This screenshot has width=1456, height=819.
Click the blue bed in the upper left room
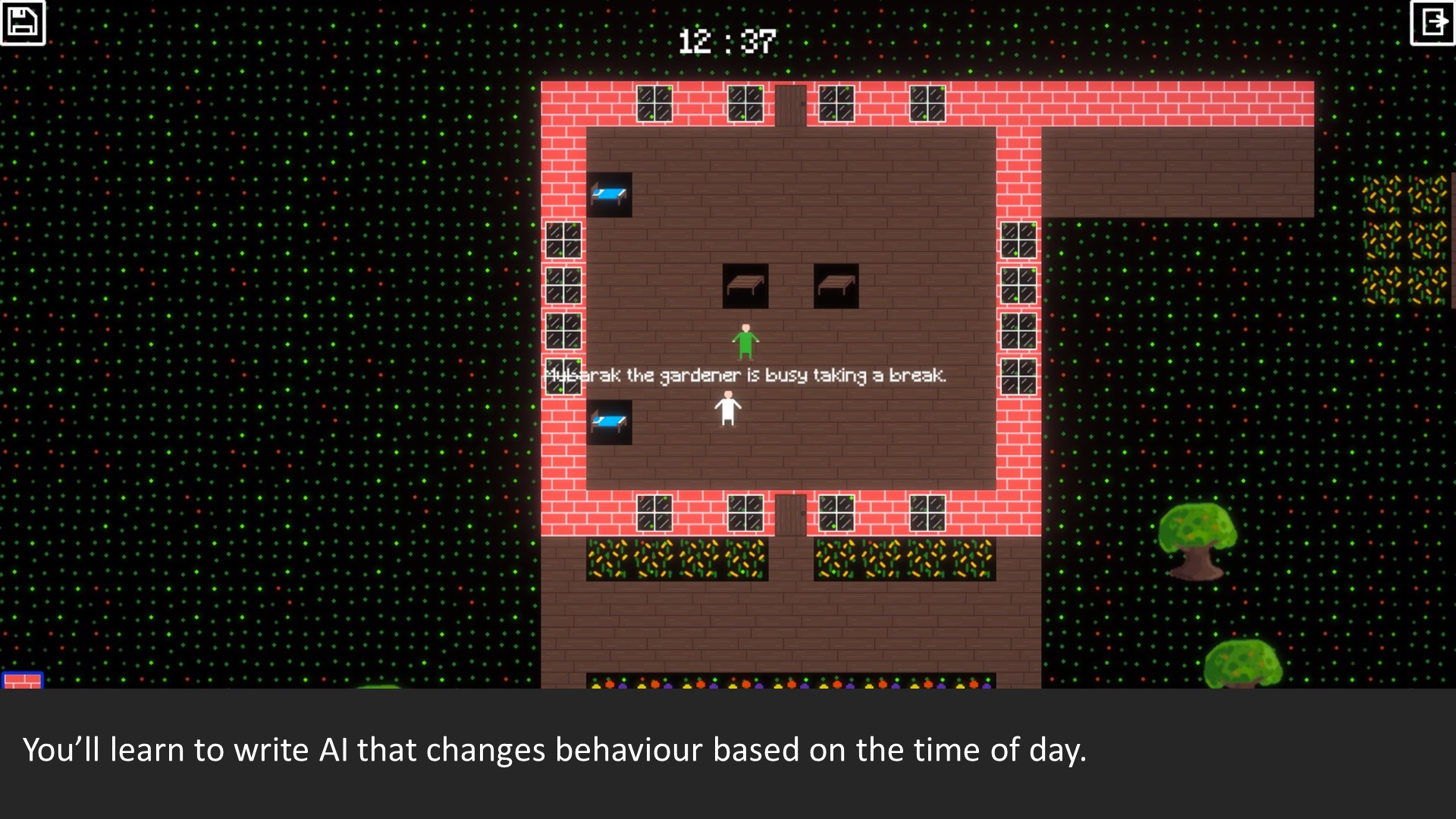point(611,196)
